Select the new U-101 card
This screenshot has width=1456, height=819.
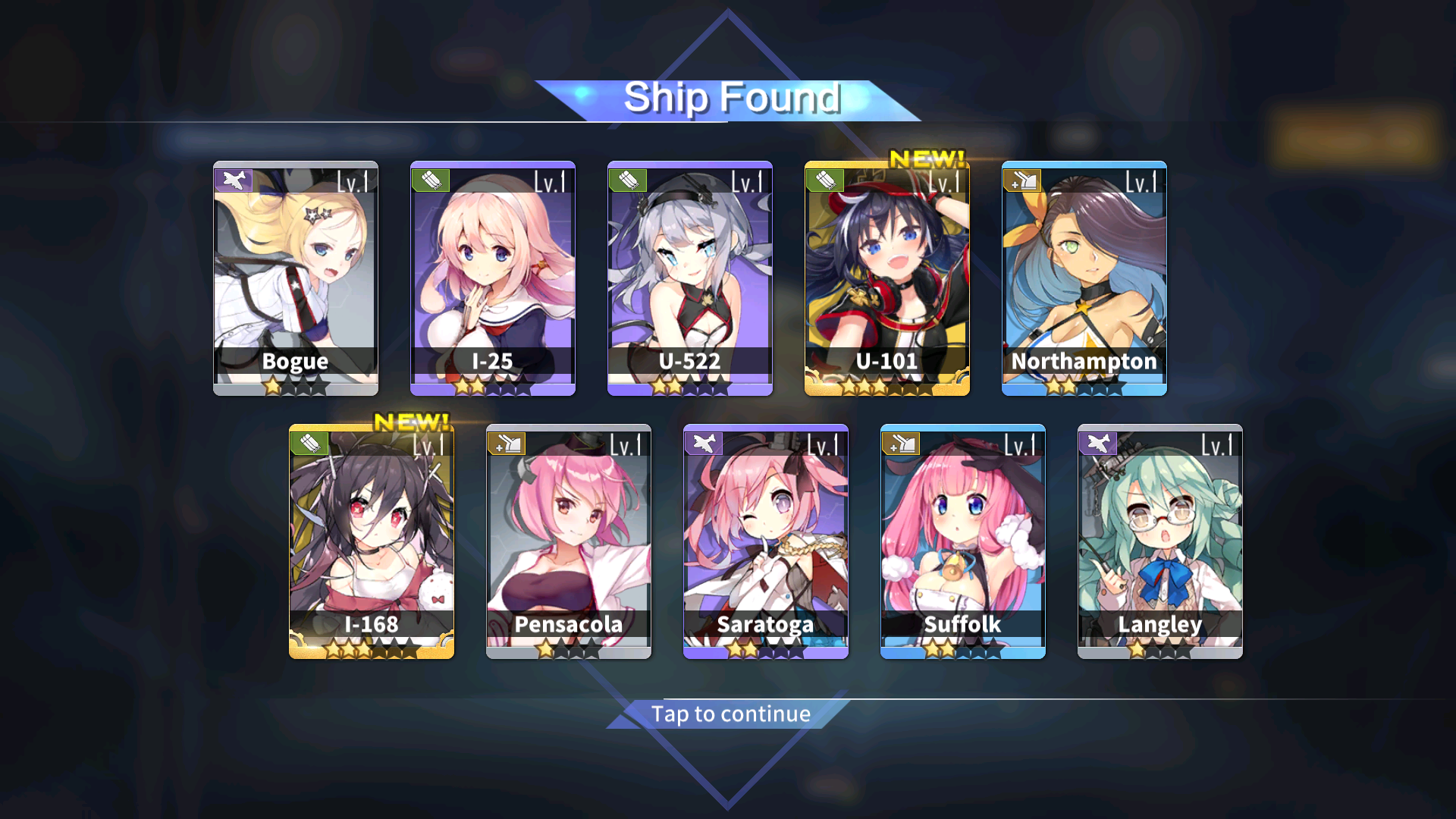[887, 278]
